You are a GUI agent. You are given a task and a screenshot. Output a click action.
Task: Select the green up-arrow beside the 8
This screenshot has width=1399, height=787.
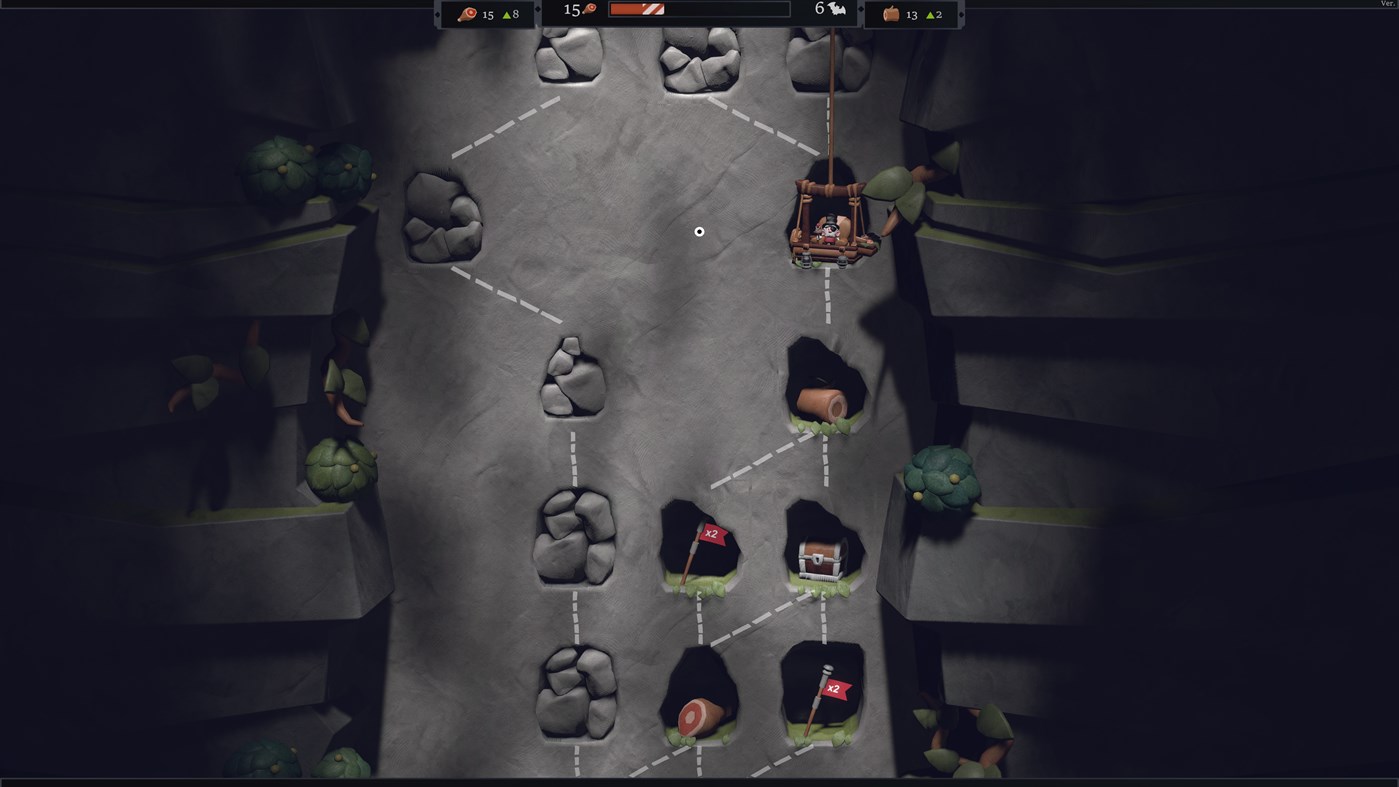(x=508, y=15)
